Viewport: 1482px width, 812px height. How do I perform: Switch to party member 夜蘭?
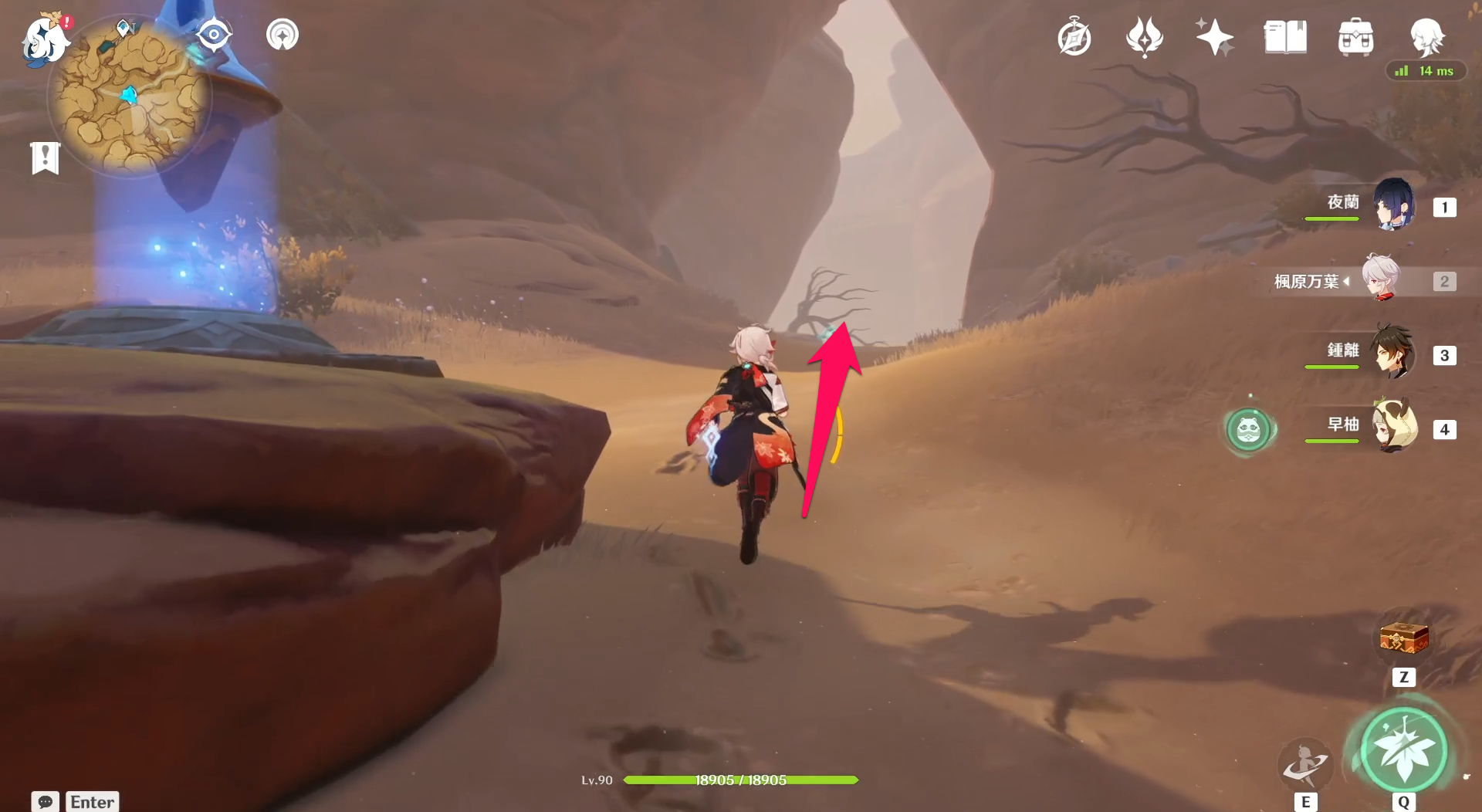point(1394,205)
